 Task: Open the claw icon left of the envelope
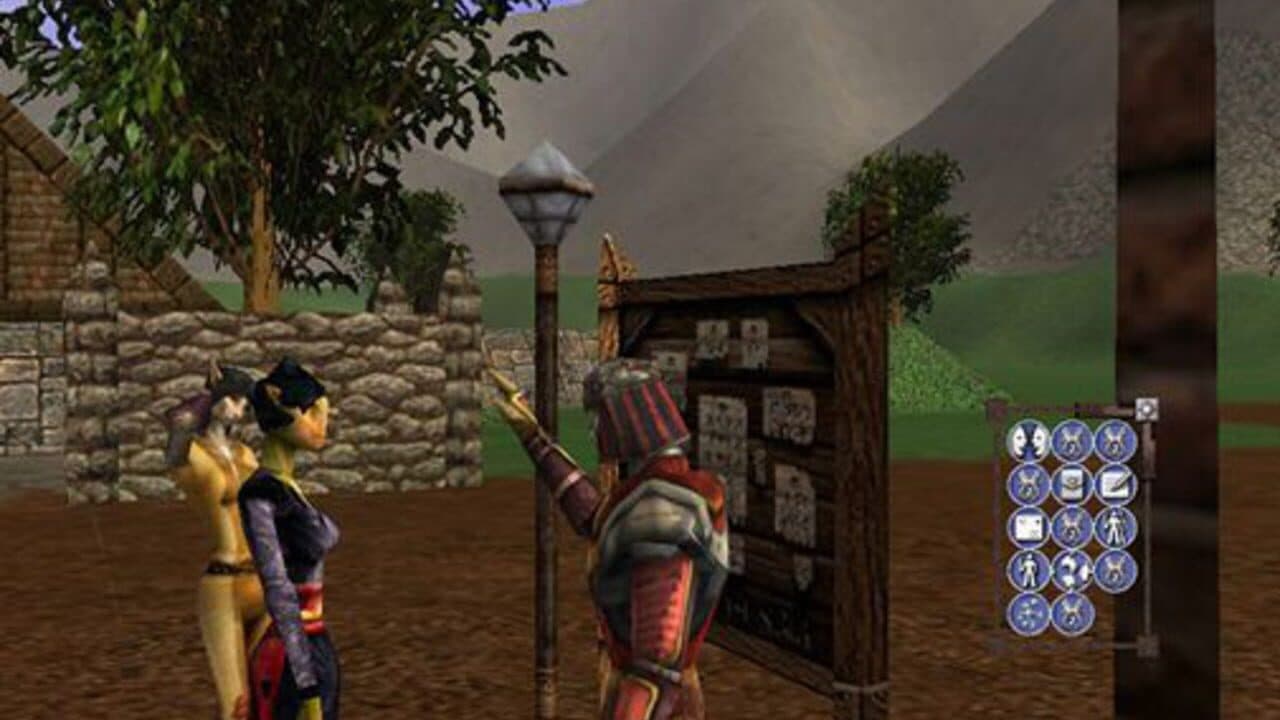coord(1028,482)
